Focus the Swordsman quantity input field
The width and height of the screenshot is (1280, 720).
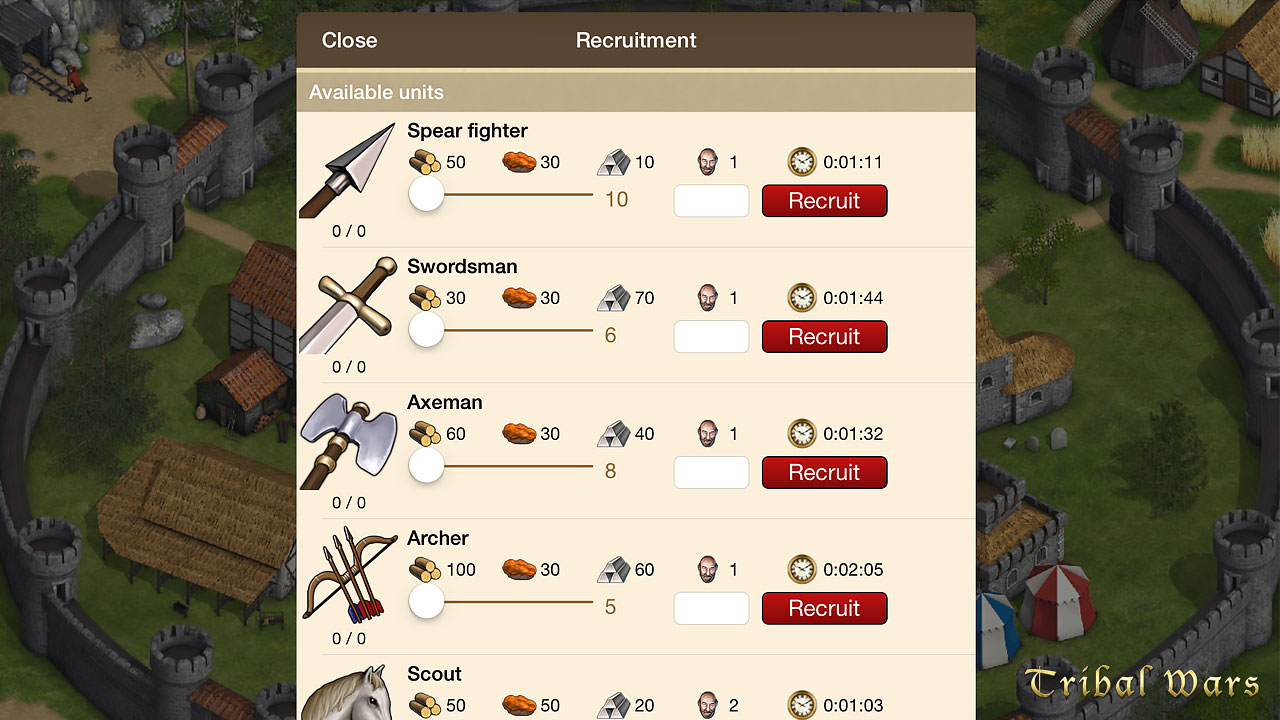point(711,337)
